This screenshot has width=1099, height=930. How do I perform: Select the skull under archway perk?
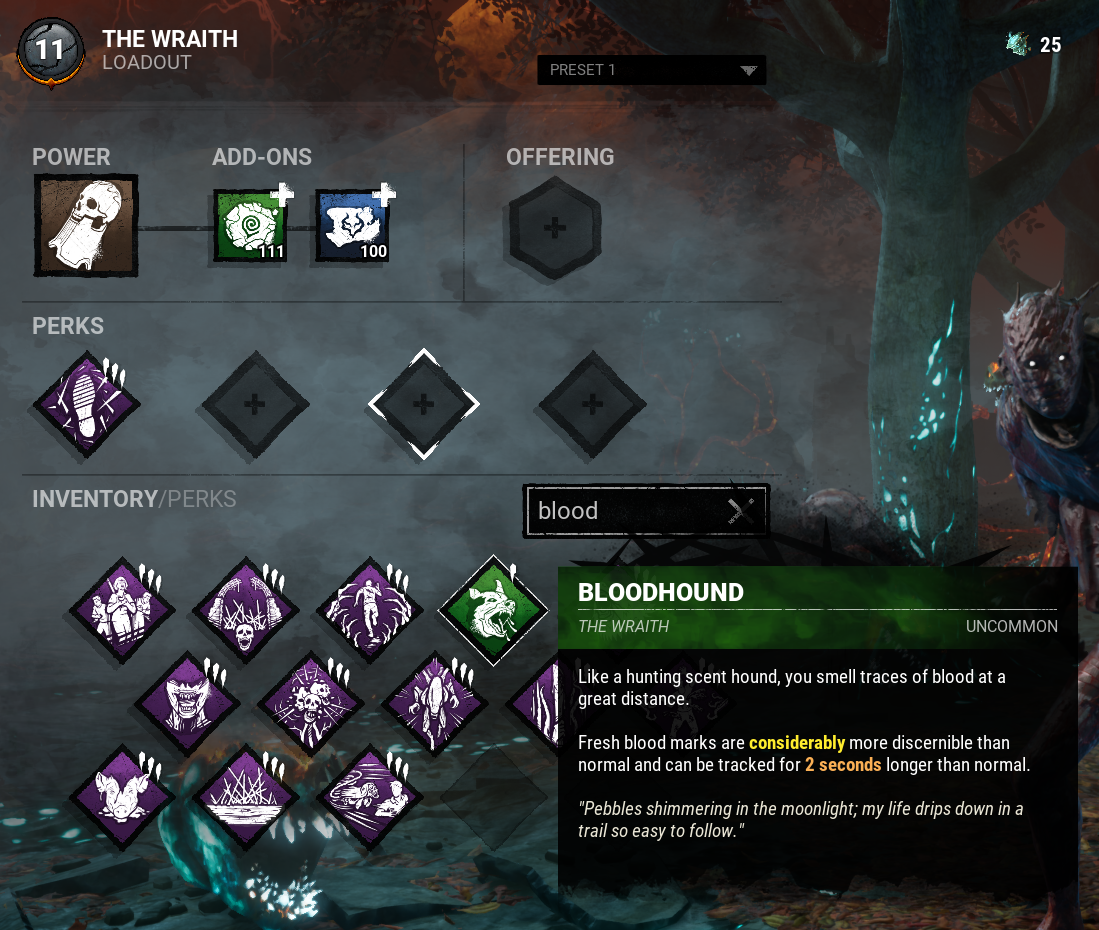pos(246,610)
